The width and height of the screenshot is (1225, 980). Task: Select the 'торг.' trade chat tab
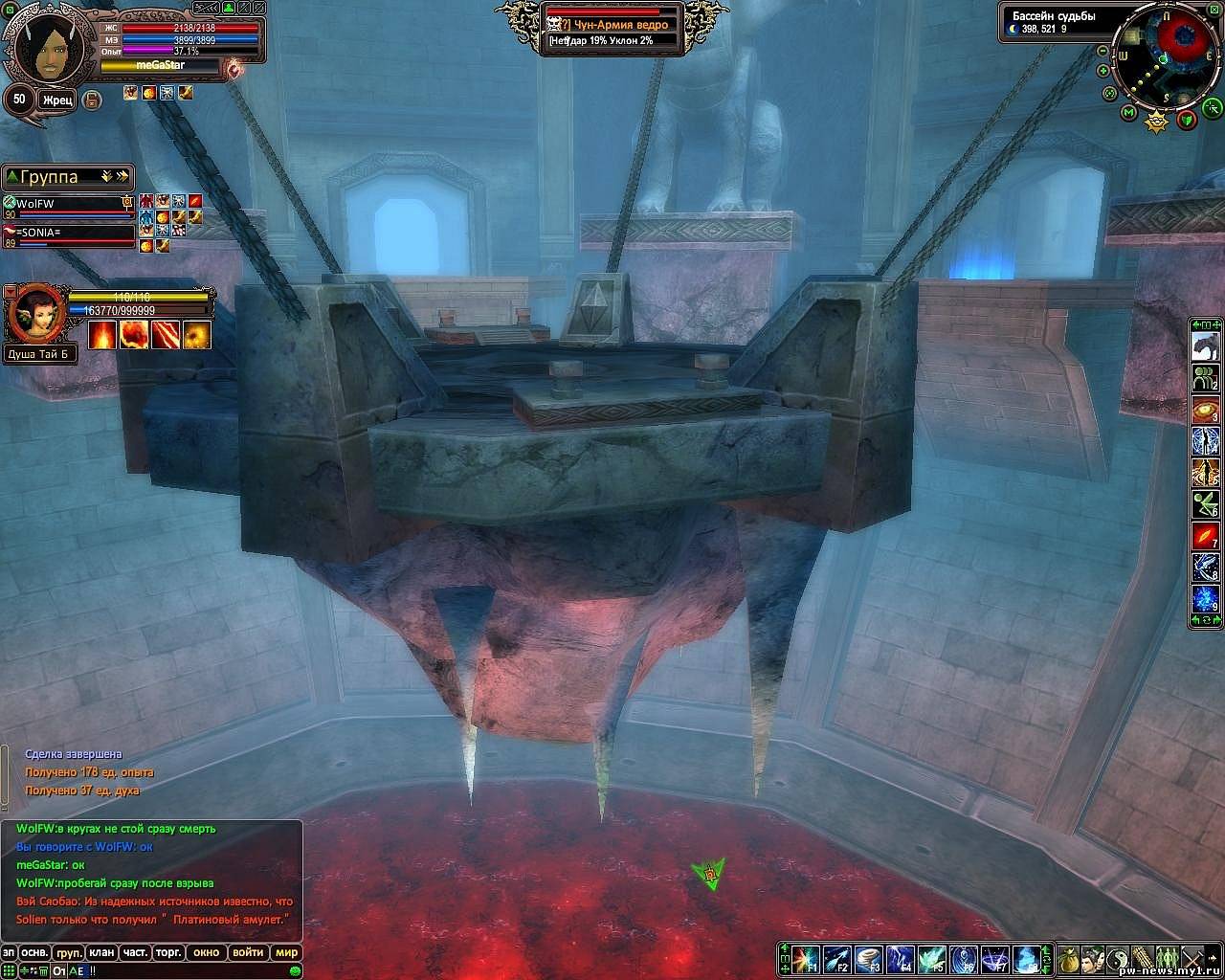pos(169,952)
